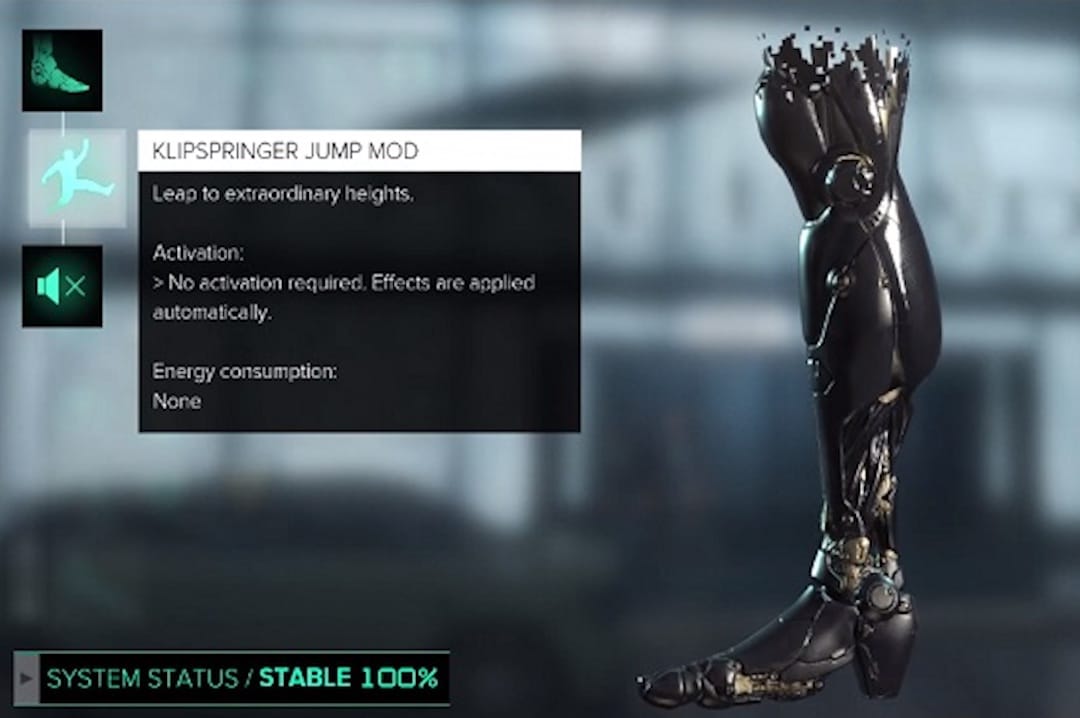Select the muted speaker silent movement icon

pos(62,287)
